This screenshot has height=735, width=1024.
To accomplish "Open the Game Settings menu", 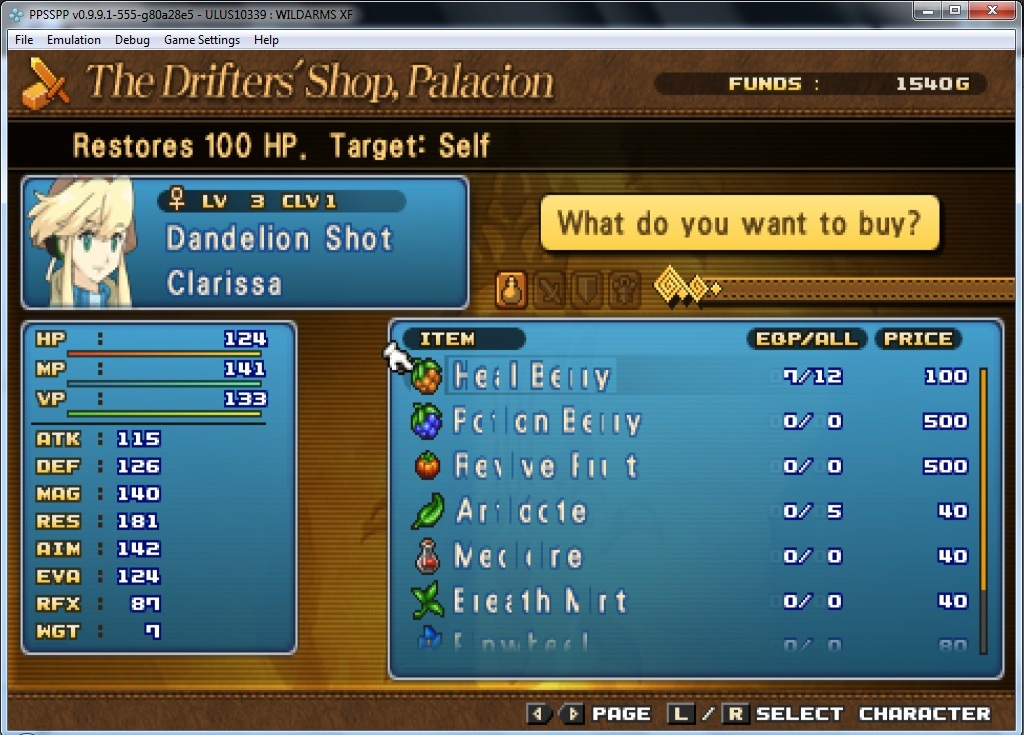I will [x=202, y=40].
